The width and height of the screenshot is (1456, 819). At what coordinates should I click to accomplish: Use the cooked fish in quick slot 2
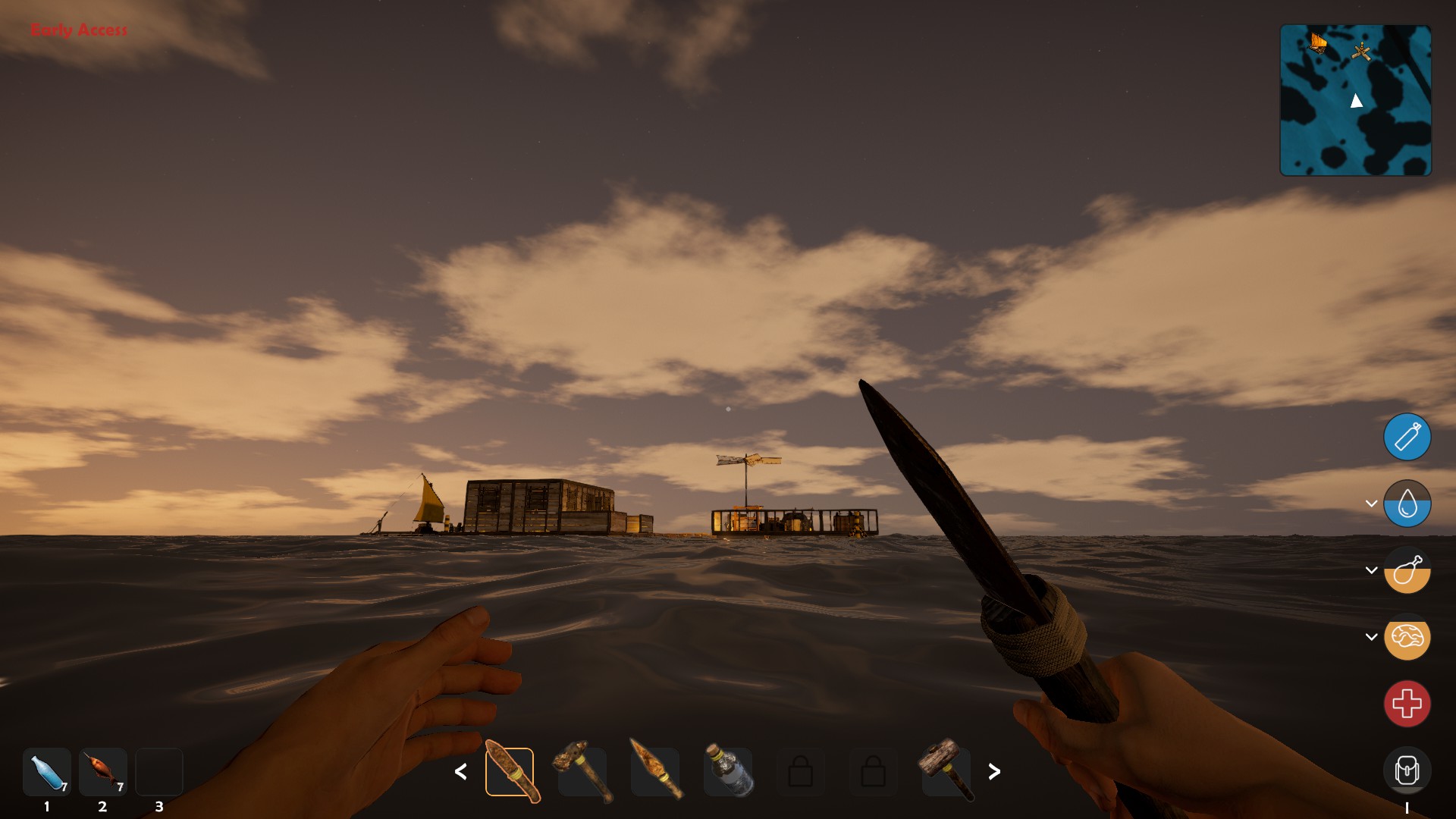103,772
